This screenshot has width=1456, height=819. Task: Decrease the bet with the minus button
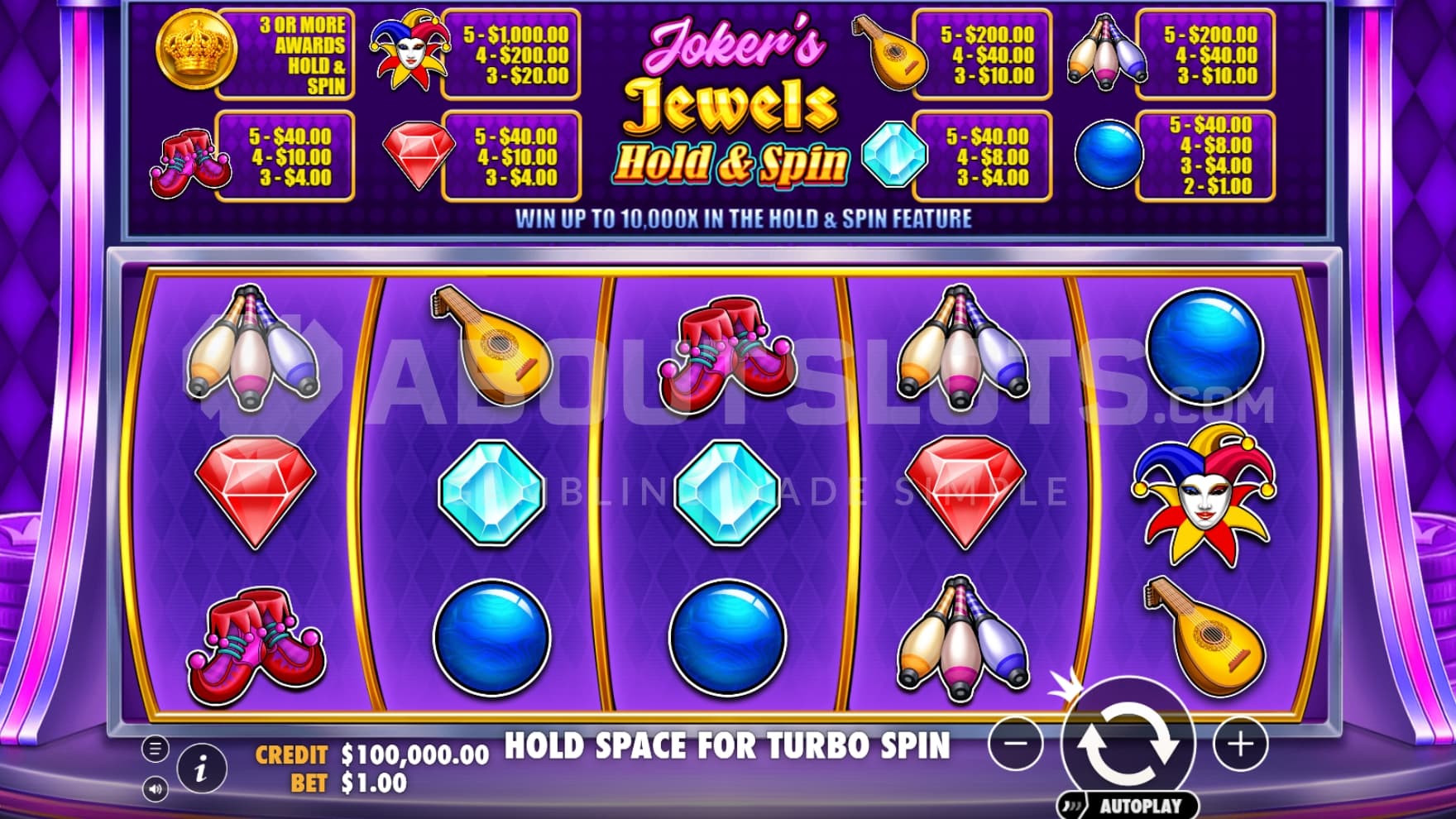click(x=1016, y=744)
